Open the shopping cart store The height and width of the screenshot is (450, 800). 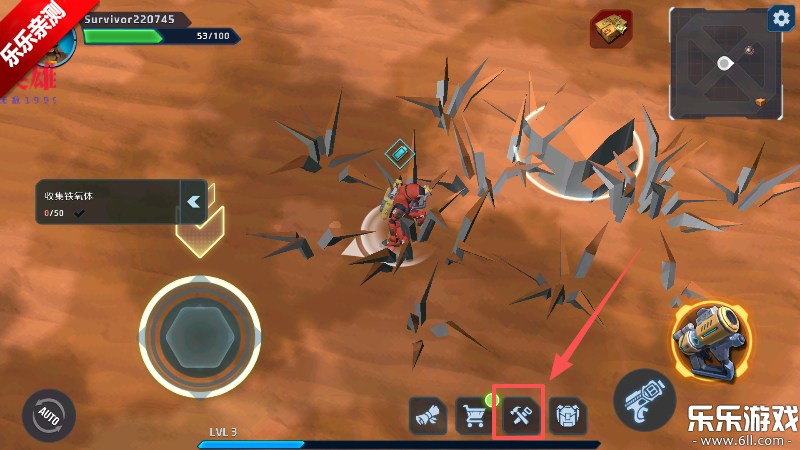(474, 415)
